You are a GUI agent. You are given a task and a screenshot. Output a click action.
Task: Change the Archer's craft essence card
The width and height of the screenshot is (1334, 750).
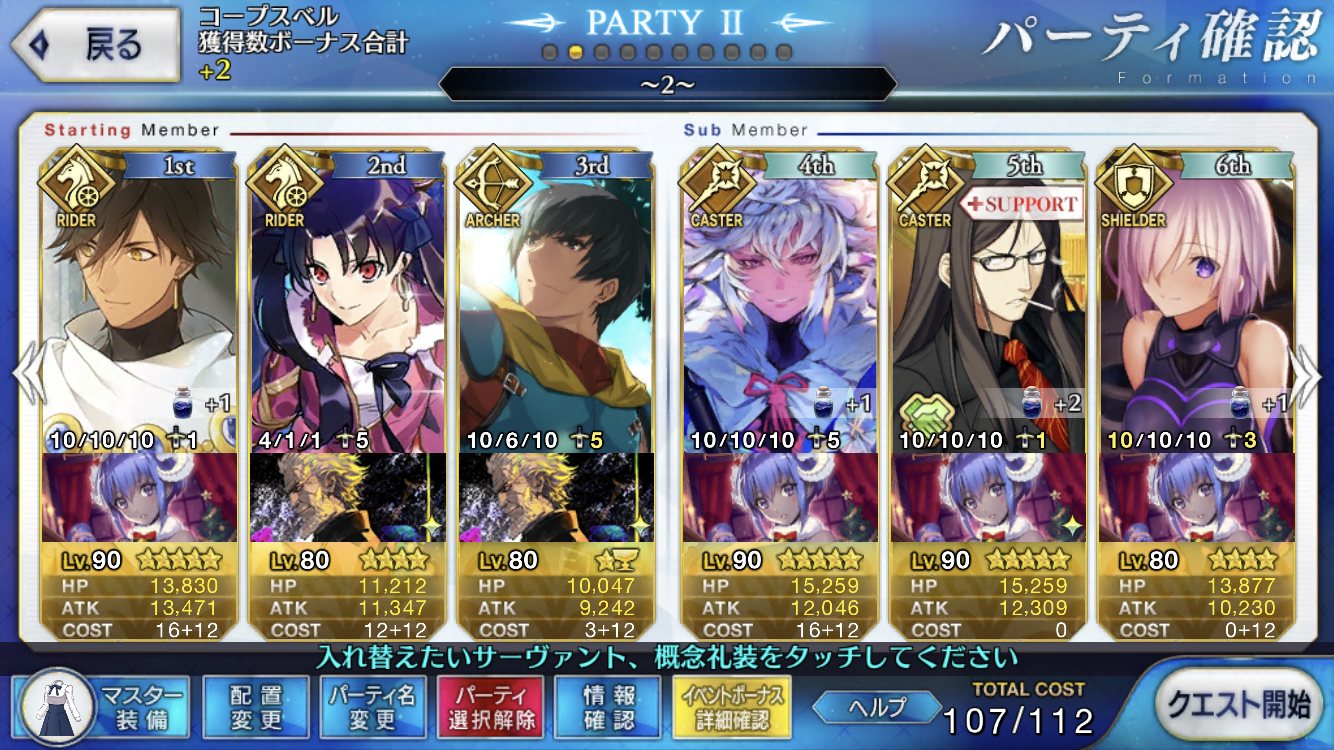pyautogui.click(x=556, y=497)
